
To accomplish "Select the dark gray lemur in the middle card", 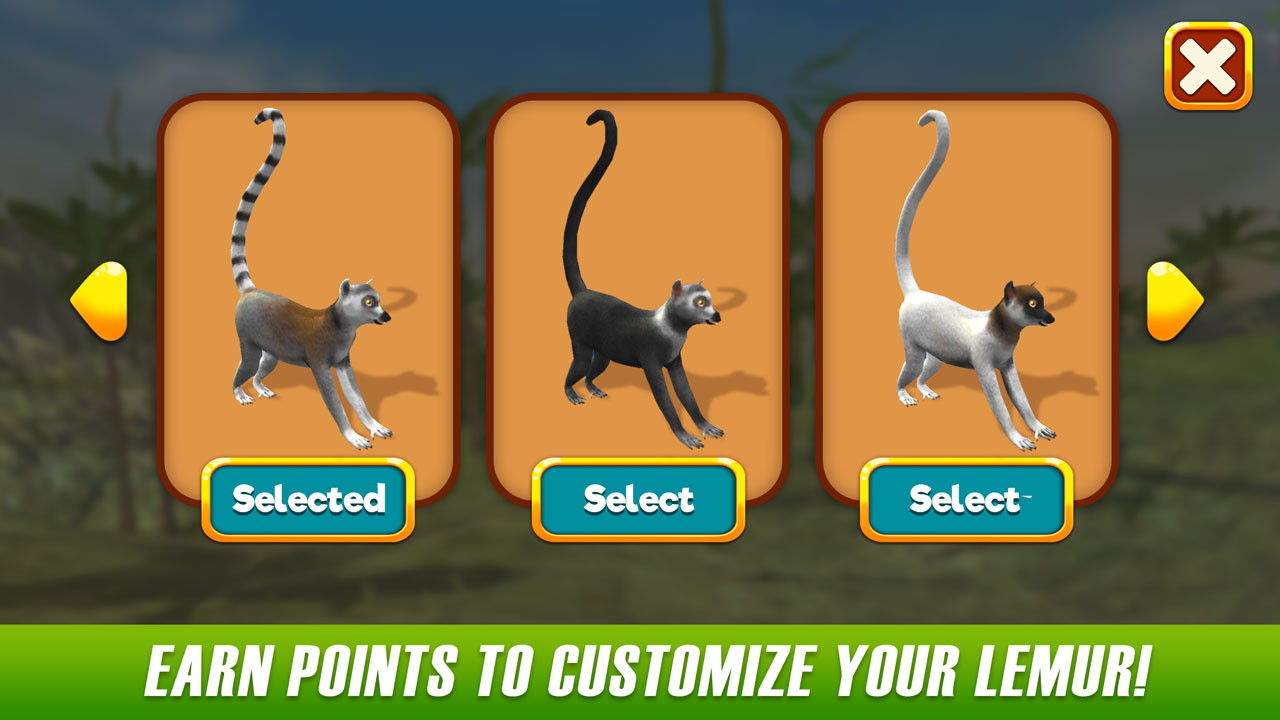I will (x=640, y=498).
